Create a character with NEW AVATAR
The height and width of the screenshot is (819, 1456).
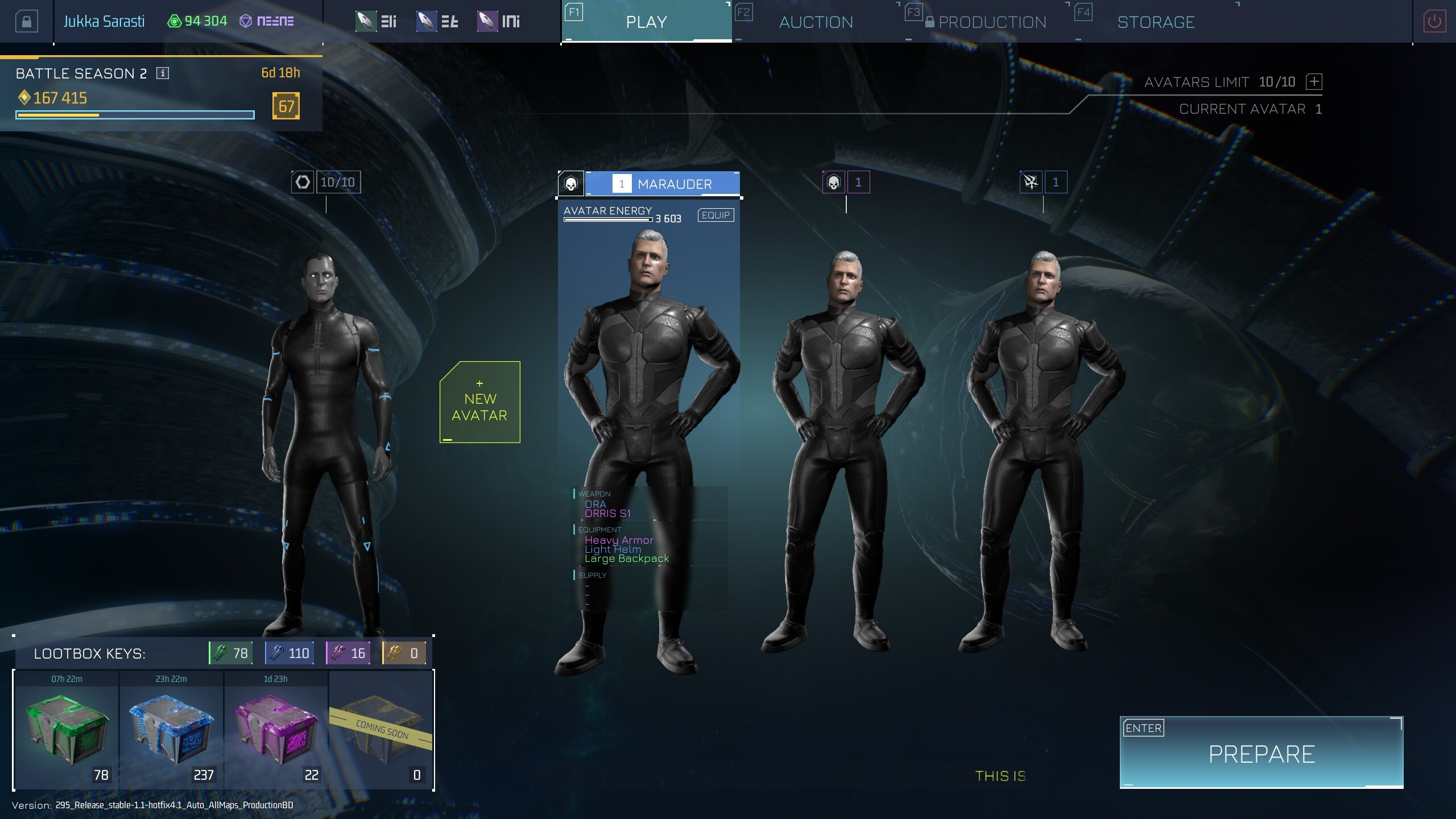click(x=479, y=401)
